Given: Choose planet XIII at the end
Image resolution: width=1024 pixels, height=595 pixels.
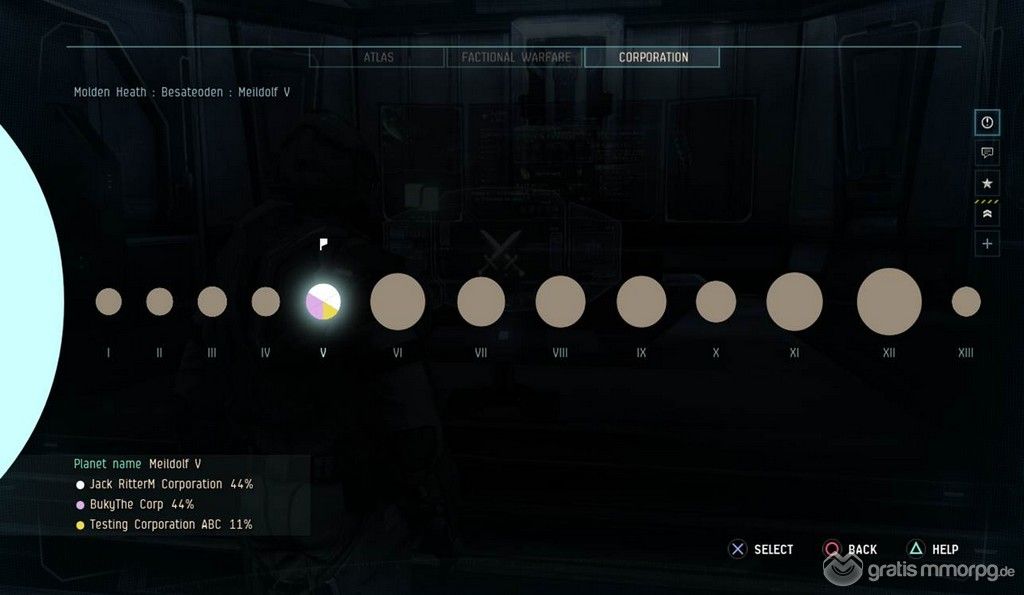Looking at the screenshot, I should tap(966, 301).
